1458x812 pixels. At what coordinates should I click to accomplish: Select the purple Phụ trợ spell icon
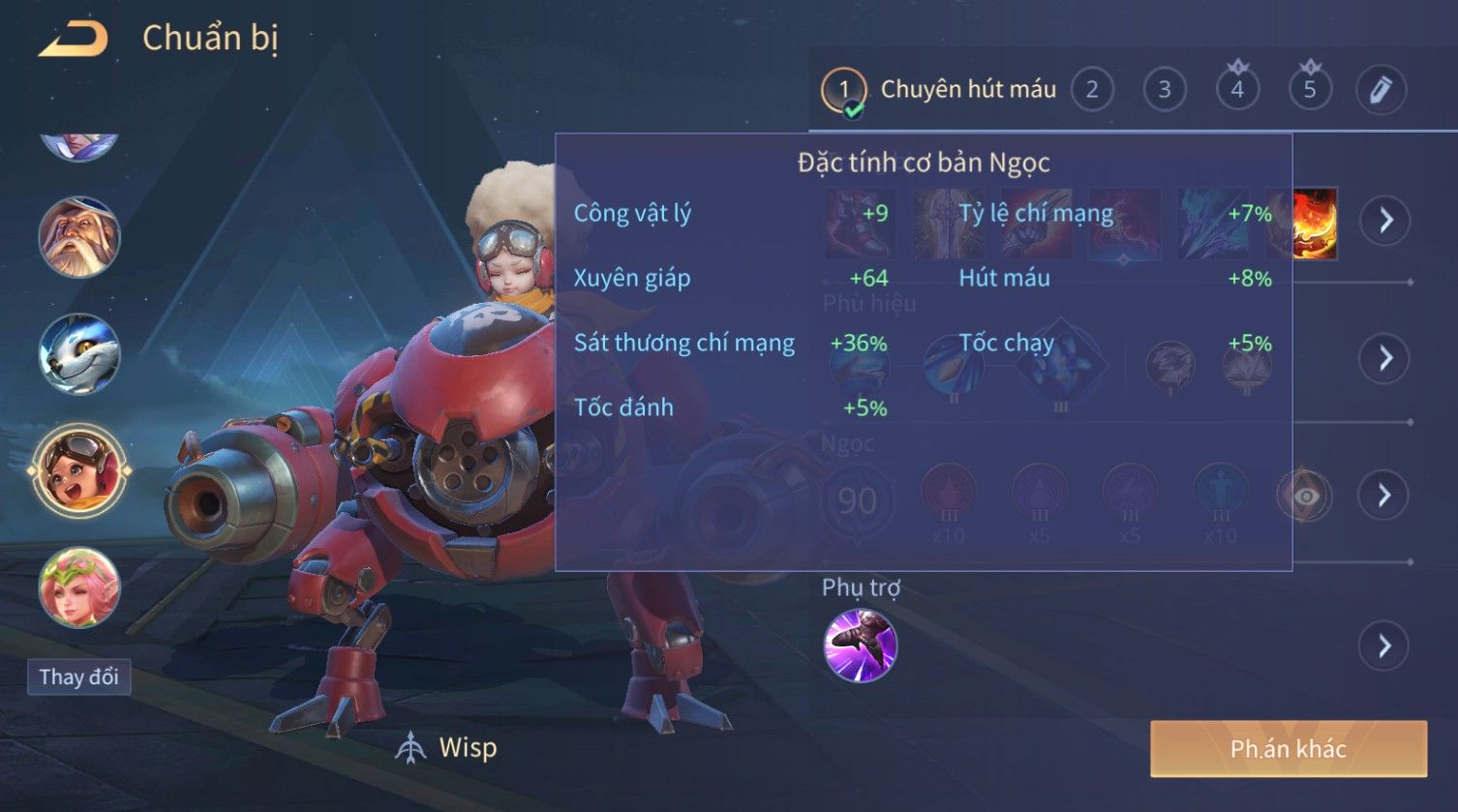tap(860, 646)
